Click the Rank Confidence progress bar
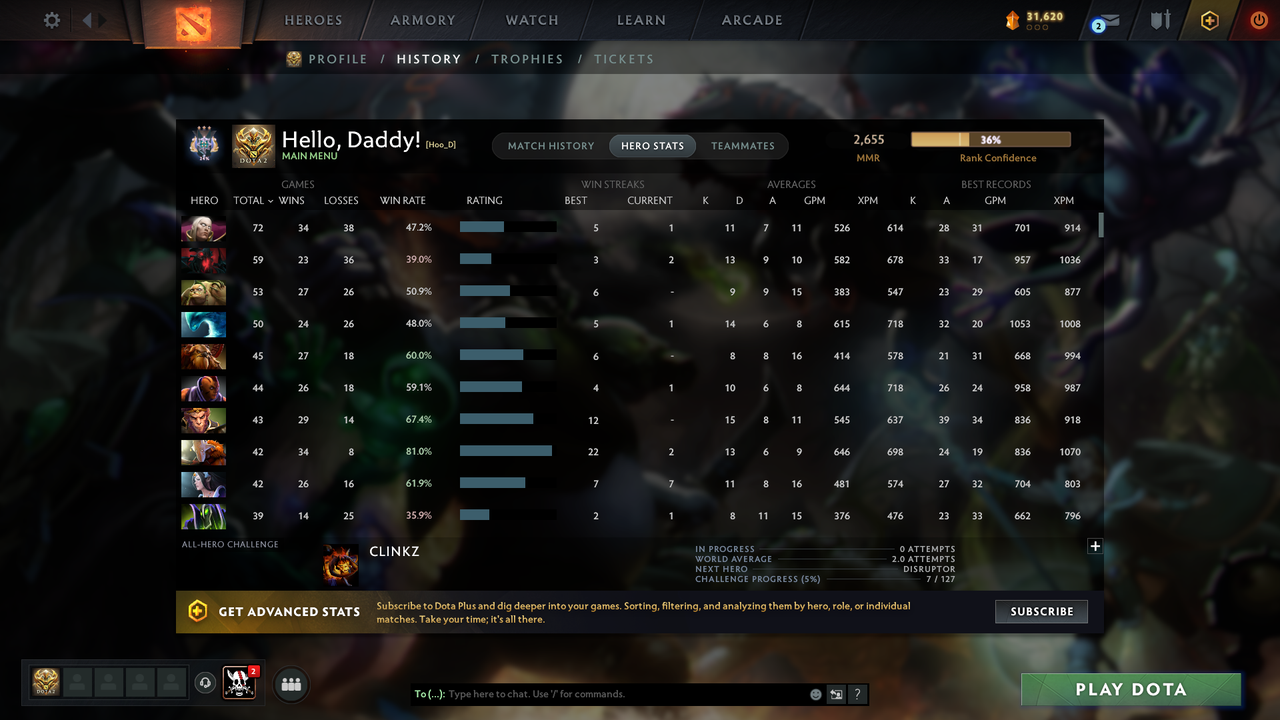This screenshot has height=720, width=1280. (x=990, y=139)
